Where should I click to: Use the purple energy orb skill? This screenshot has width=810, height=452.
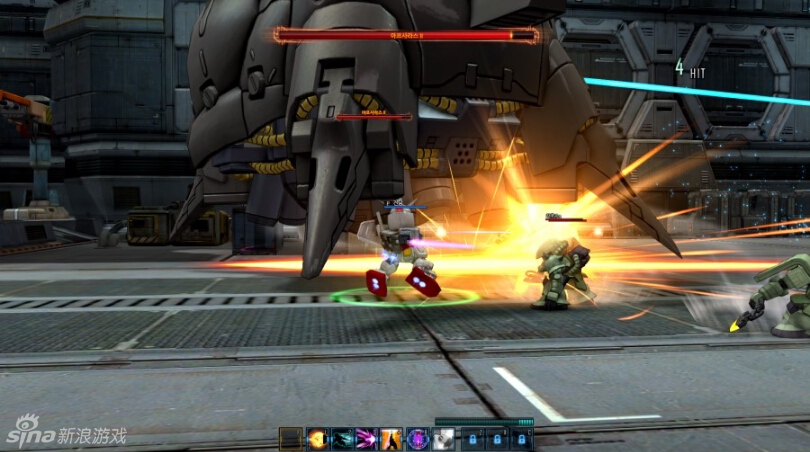click(417, 439)
